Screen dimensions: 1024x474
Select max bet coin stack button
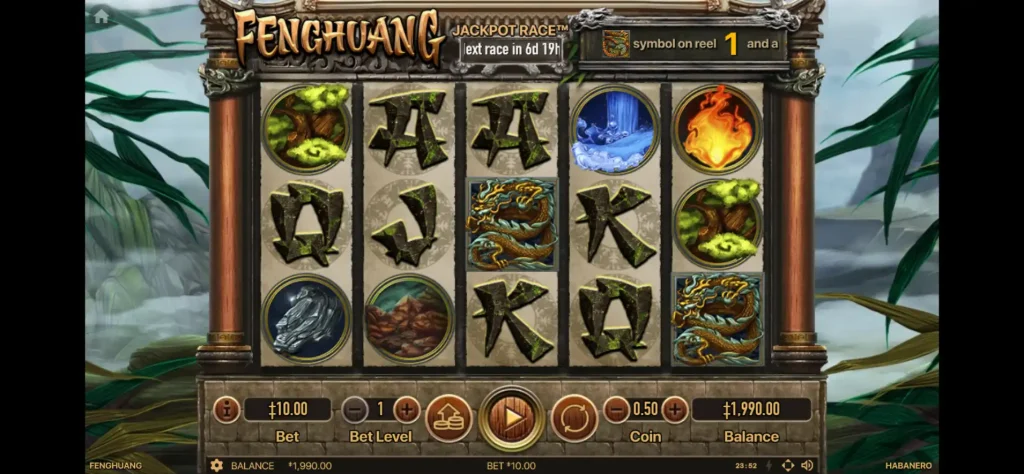[449, 417]
